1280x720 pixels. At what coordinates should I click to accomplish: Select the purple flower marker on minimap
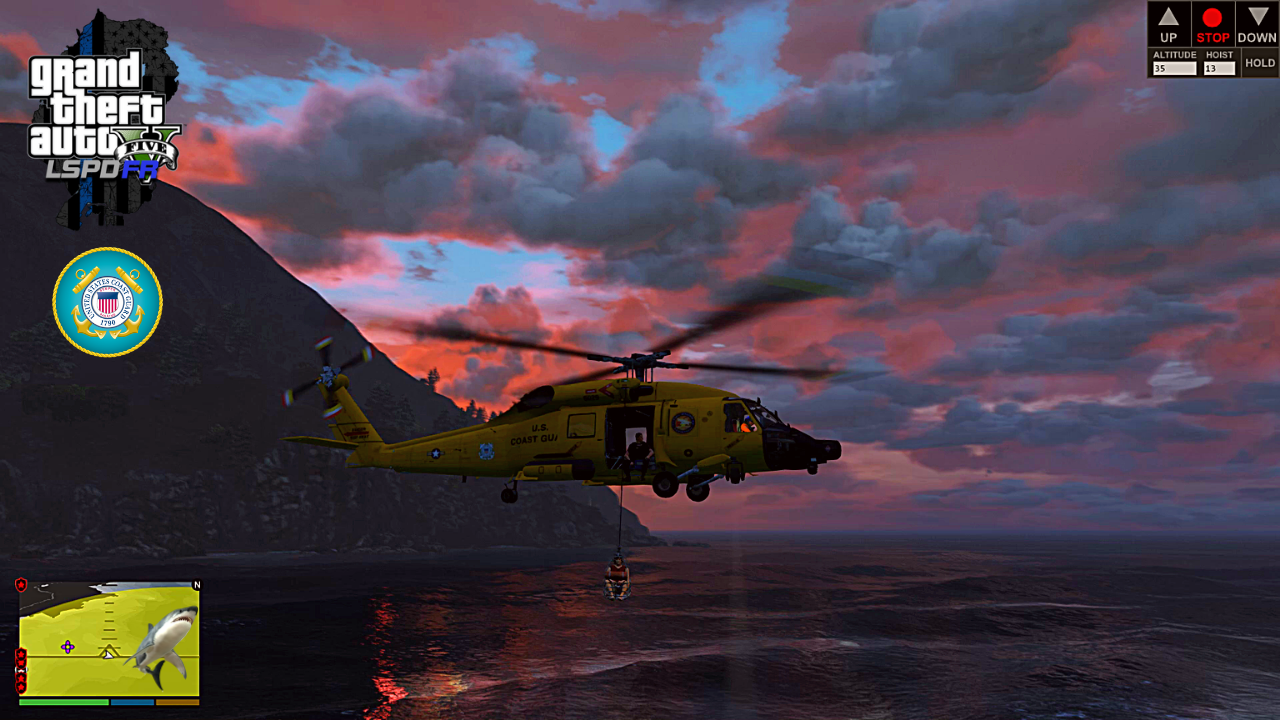point(67,647)
